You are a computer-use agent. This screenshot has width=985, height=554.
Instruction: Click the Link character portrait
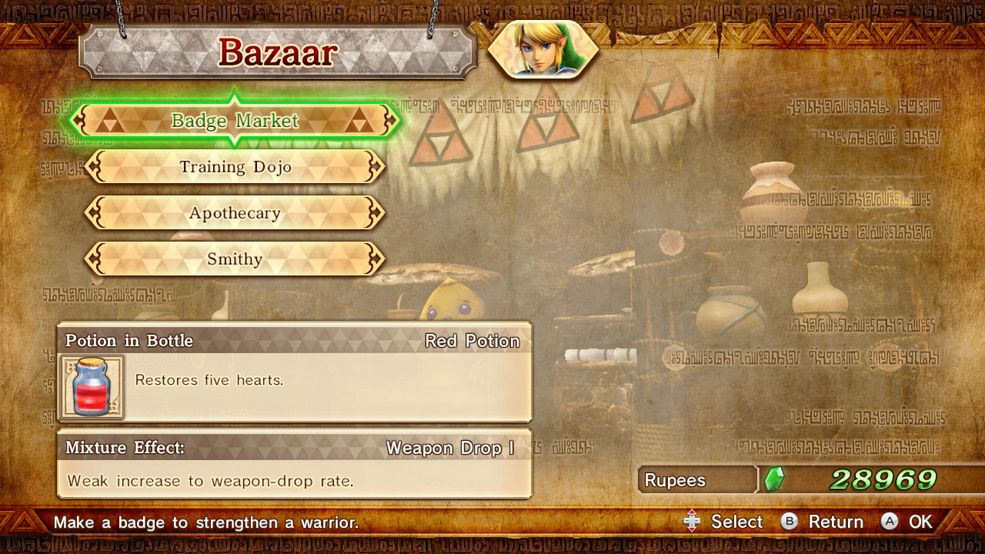click(x=543, y=49)
